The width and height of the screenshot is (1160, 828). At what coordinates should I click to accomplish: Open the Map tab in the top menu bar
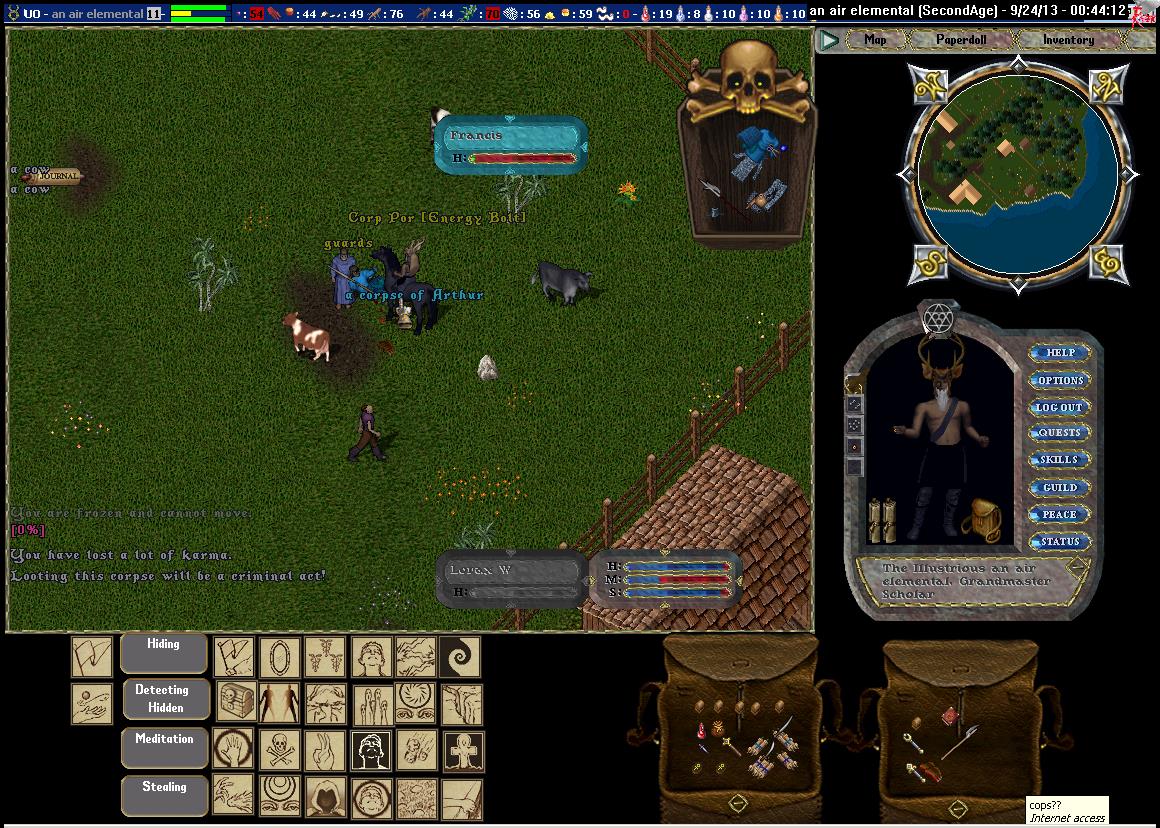pos(875,40)
